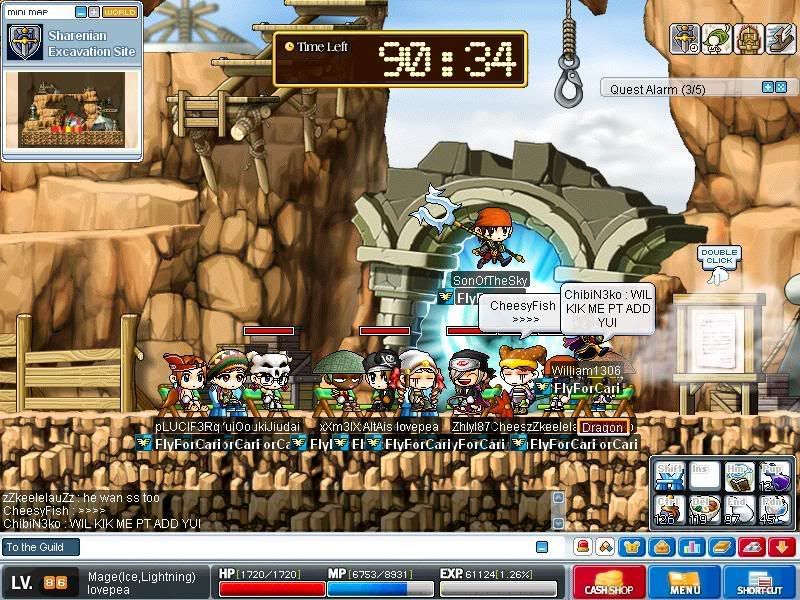The height and width of the screenshot is (600, 800).
Task: Open the Shortcut panel
Action: point(760,582)
